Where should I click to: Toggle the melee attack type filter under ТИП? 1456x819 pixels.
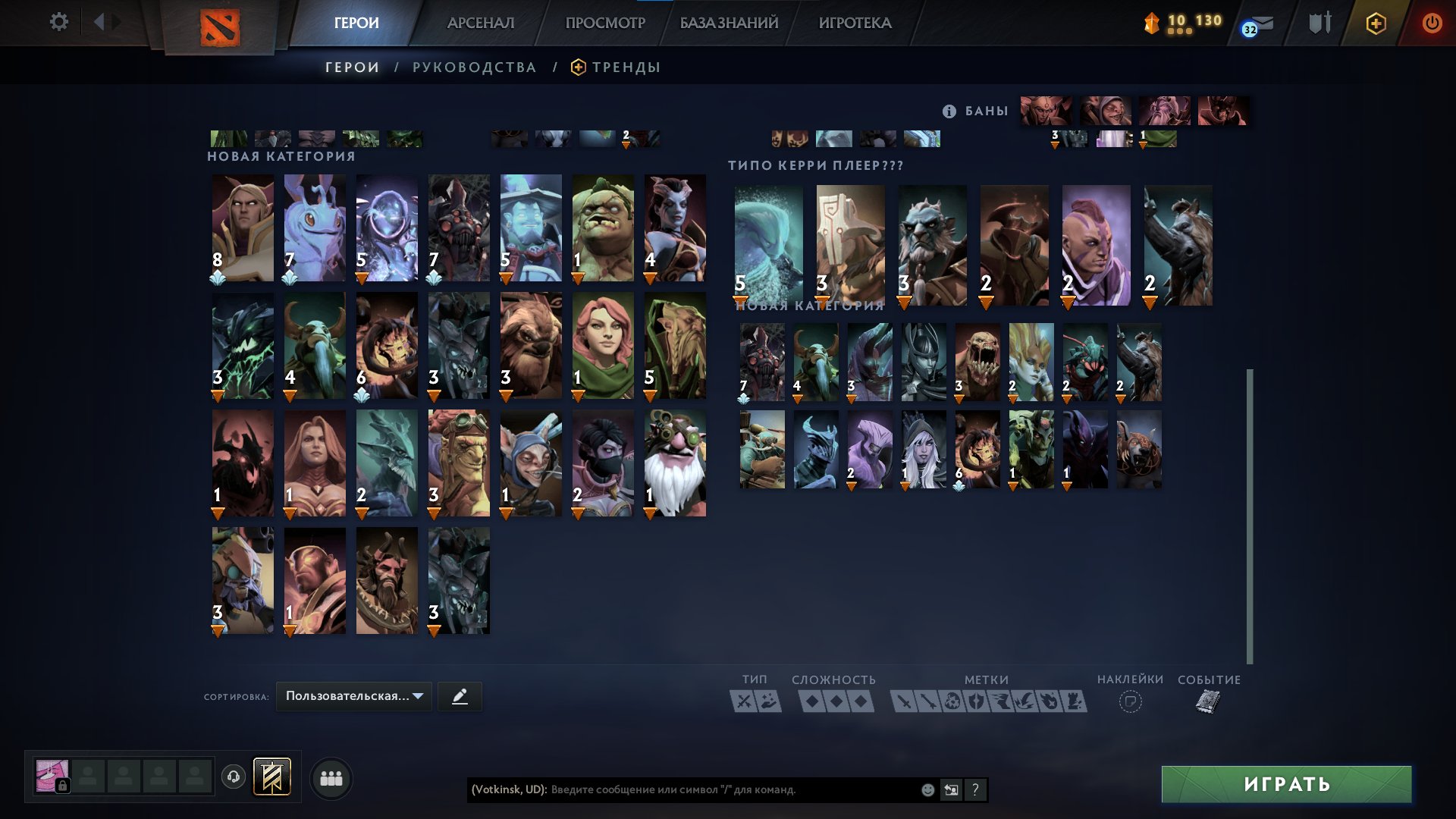coord(743,701)
